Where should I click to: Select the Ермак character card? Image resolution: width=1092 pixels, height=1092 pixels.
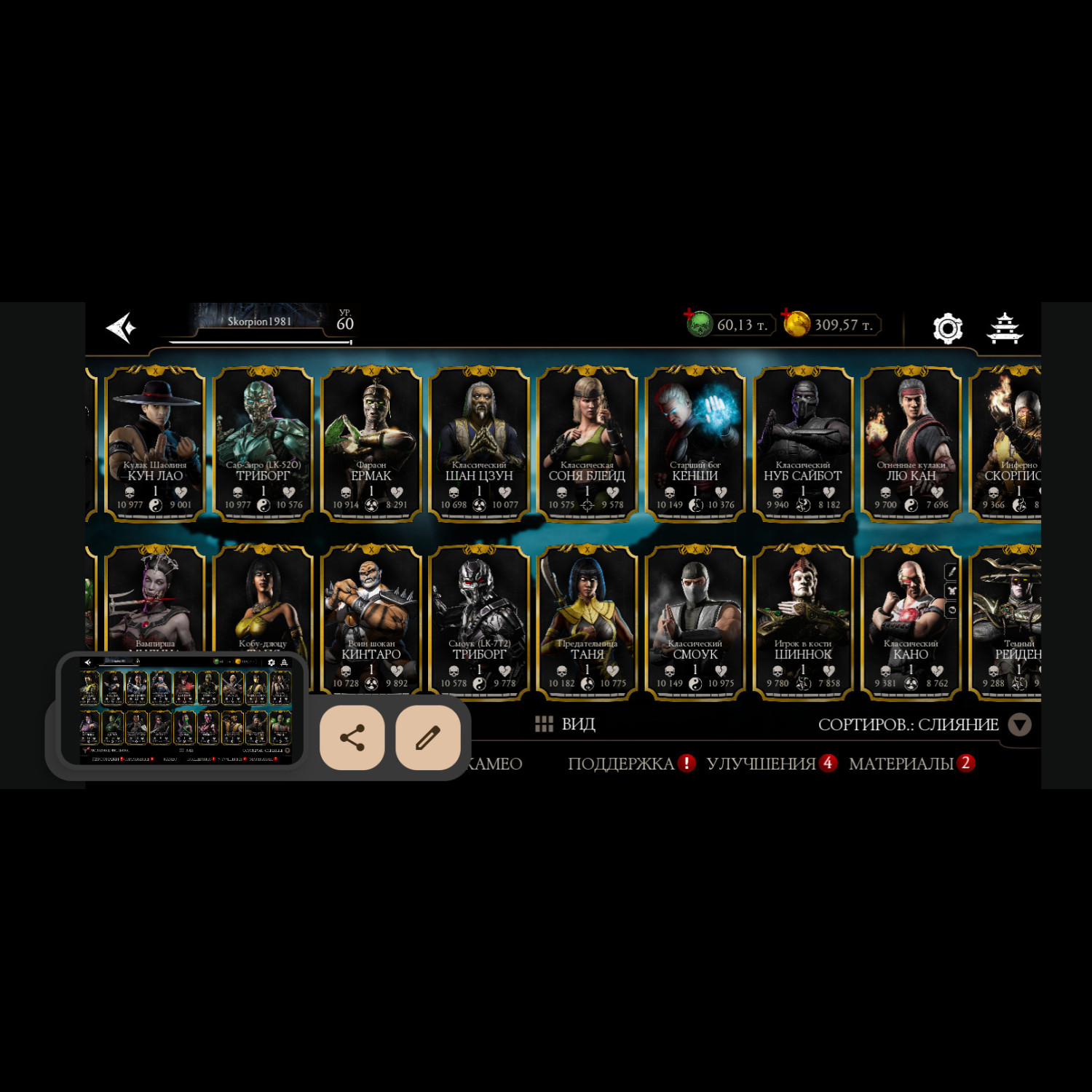(371, 444)
